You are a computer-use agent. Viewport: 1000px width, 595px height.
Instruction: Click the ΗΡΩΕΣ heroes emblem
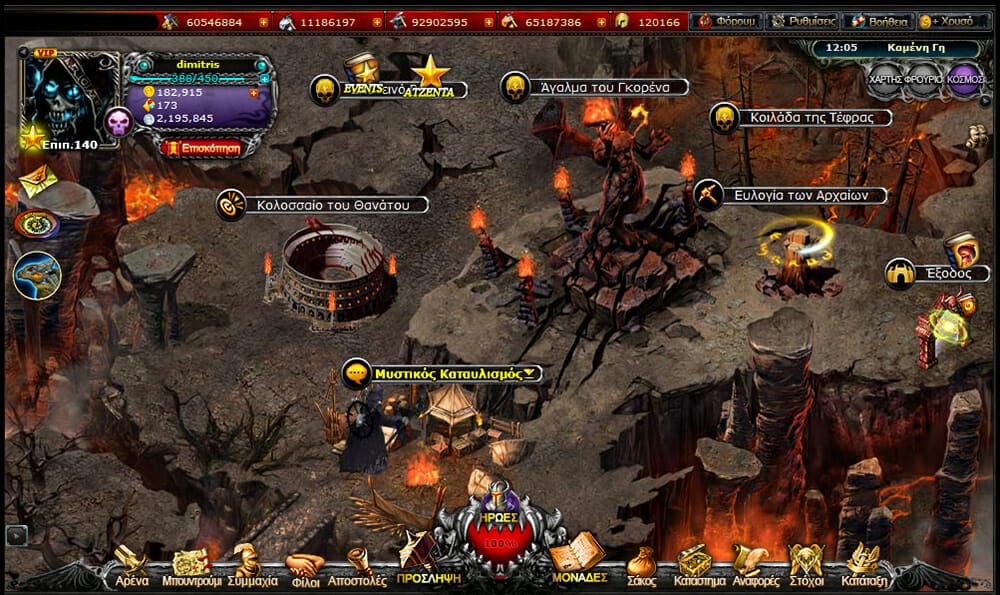point(497,530)
